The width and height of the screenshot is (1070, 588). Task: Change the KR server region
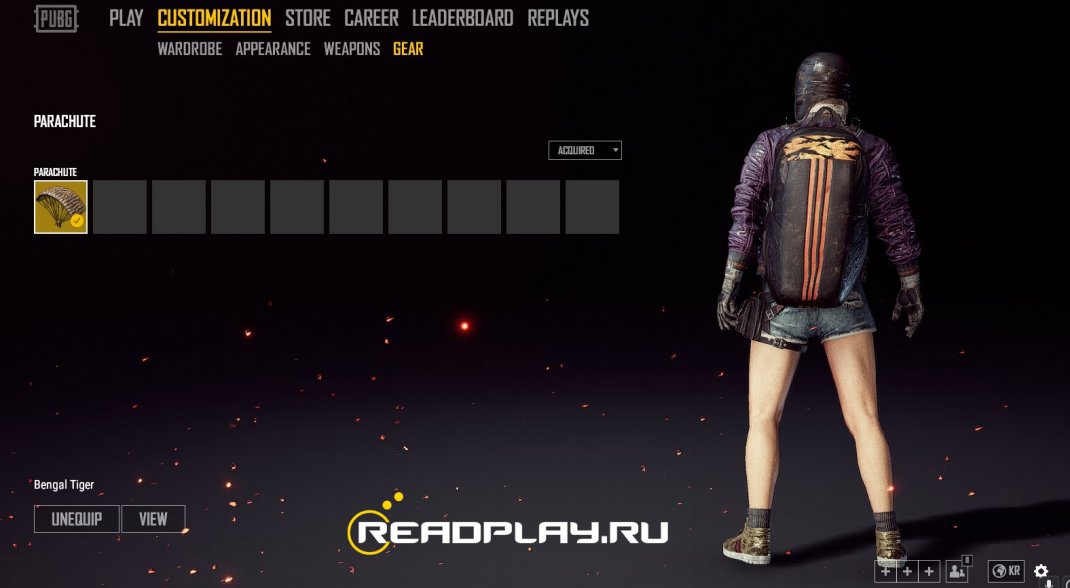pos(1006,571)
